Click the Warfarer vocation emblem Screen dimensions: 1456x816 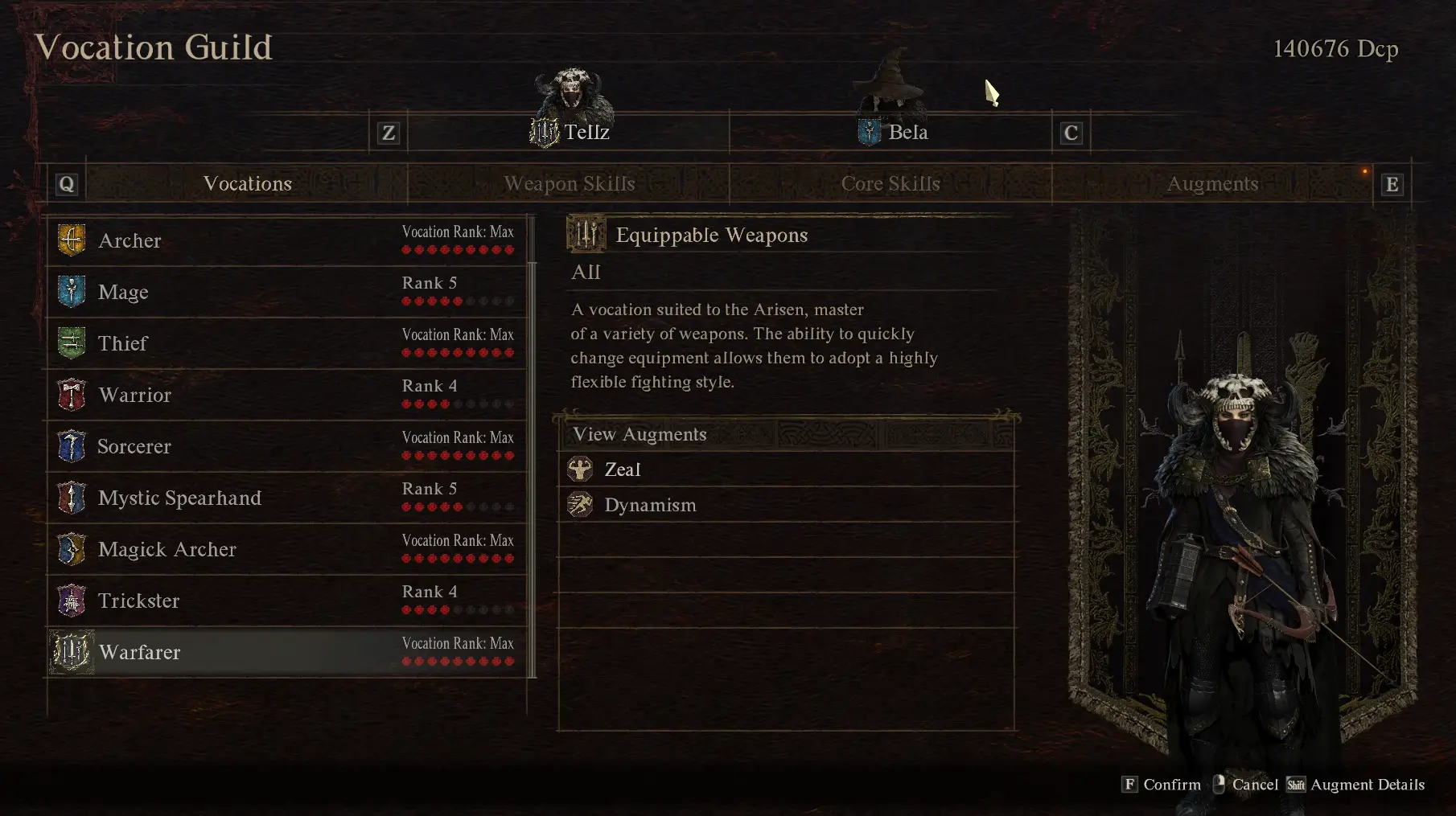coord(70,652)
